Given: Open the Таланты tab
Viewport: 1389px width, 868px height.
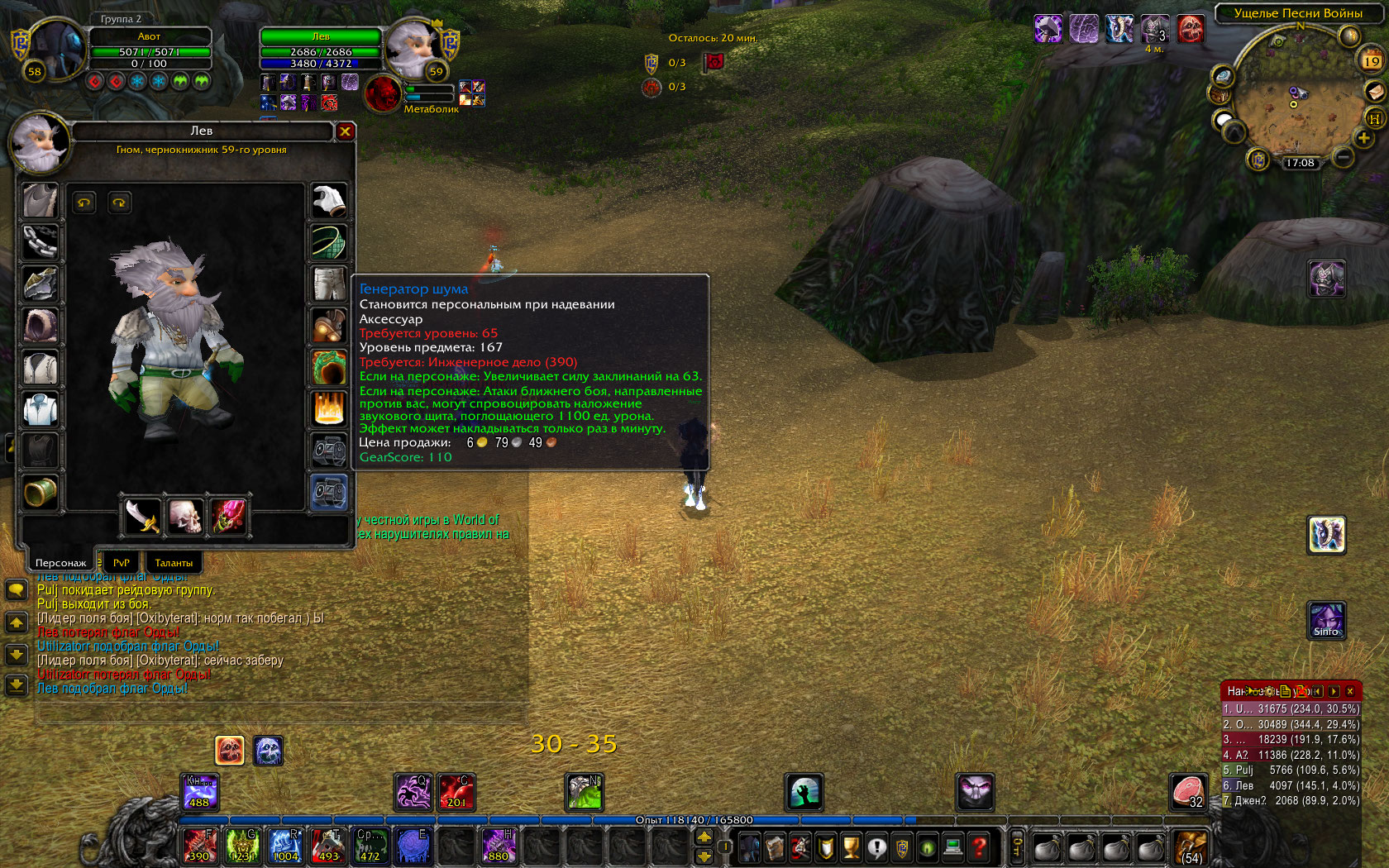Looking at the screenshot, I should click(x=174, y=562).
